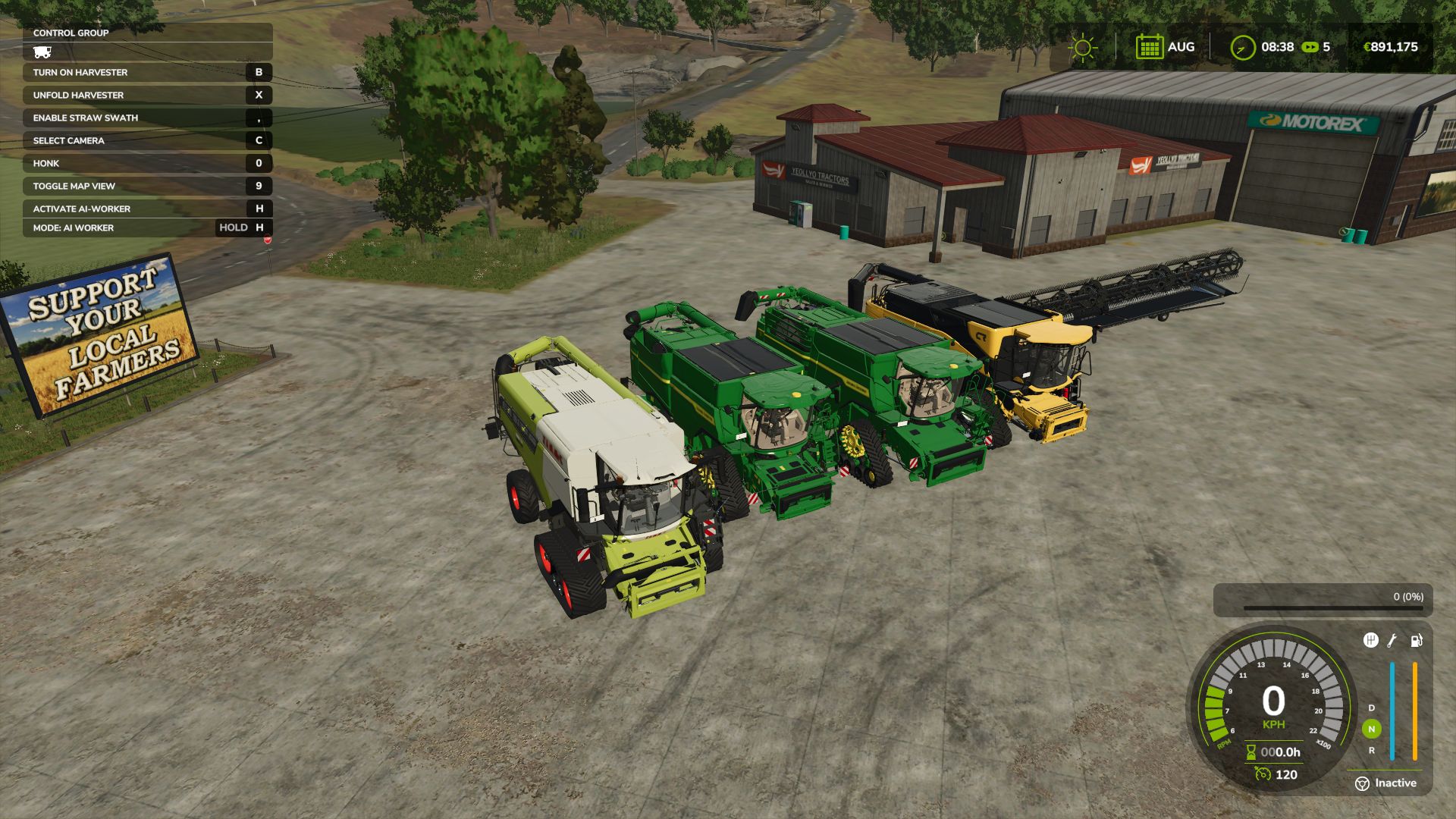Toggle the cruise control 120 indicator
1456x819 pixels.
click(x=1276, y=774)
